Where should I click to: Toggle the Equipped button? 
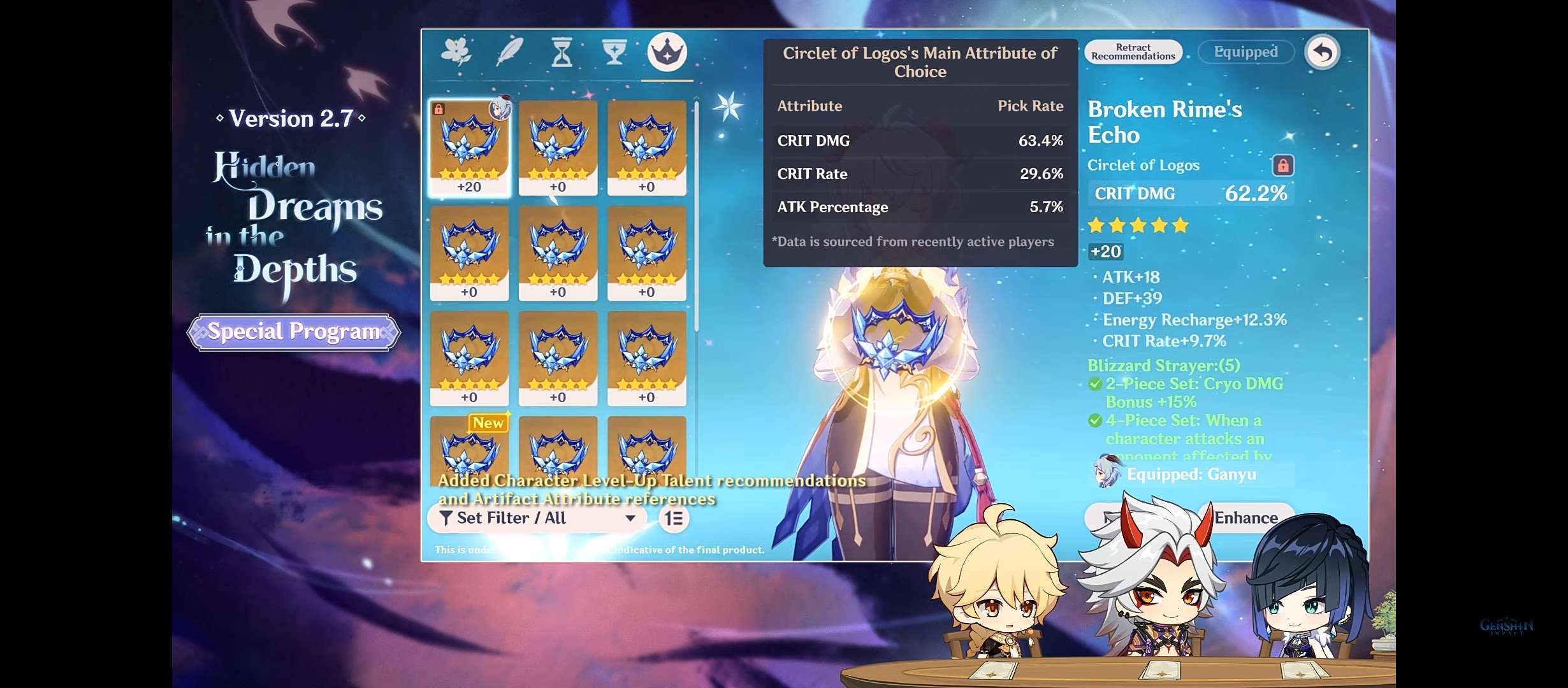(x=1245, y=52)
